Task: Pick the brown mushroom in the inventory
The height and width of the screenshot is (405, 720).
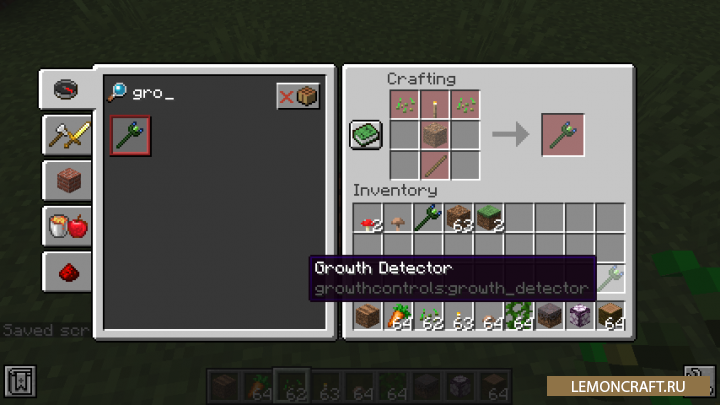Action: 399,219
